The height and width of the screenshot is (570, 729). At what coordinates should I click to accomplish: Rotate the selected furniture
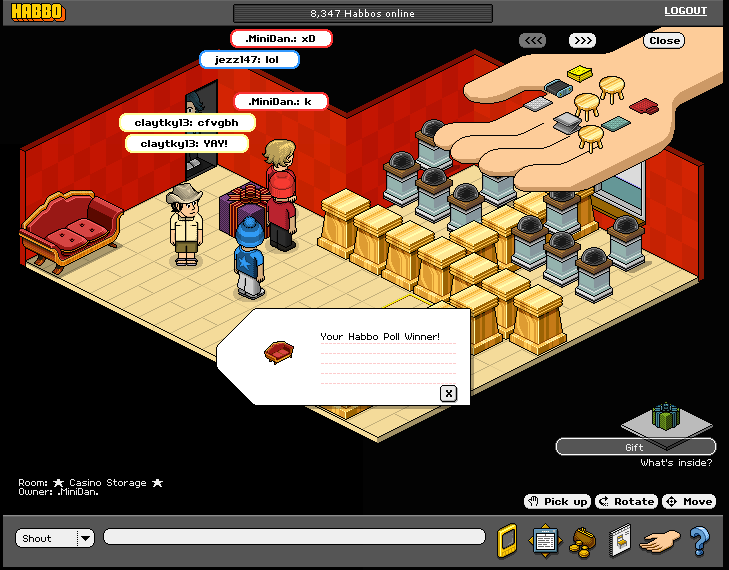pos(626,501)
